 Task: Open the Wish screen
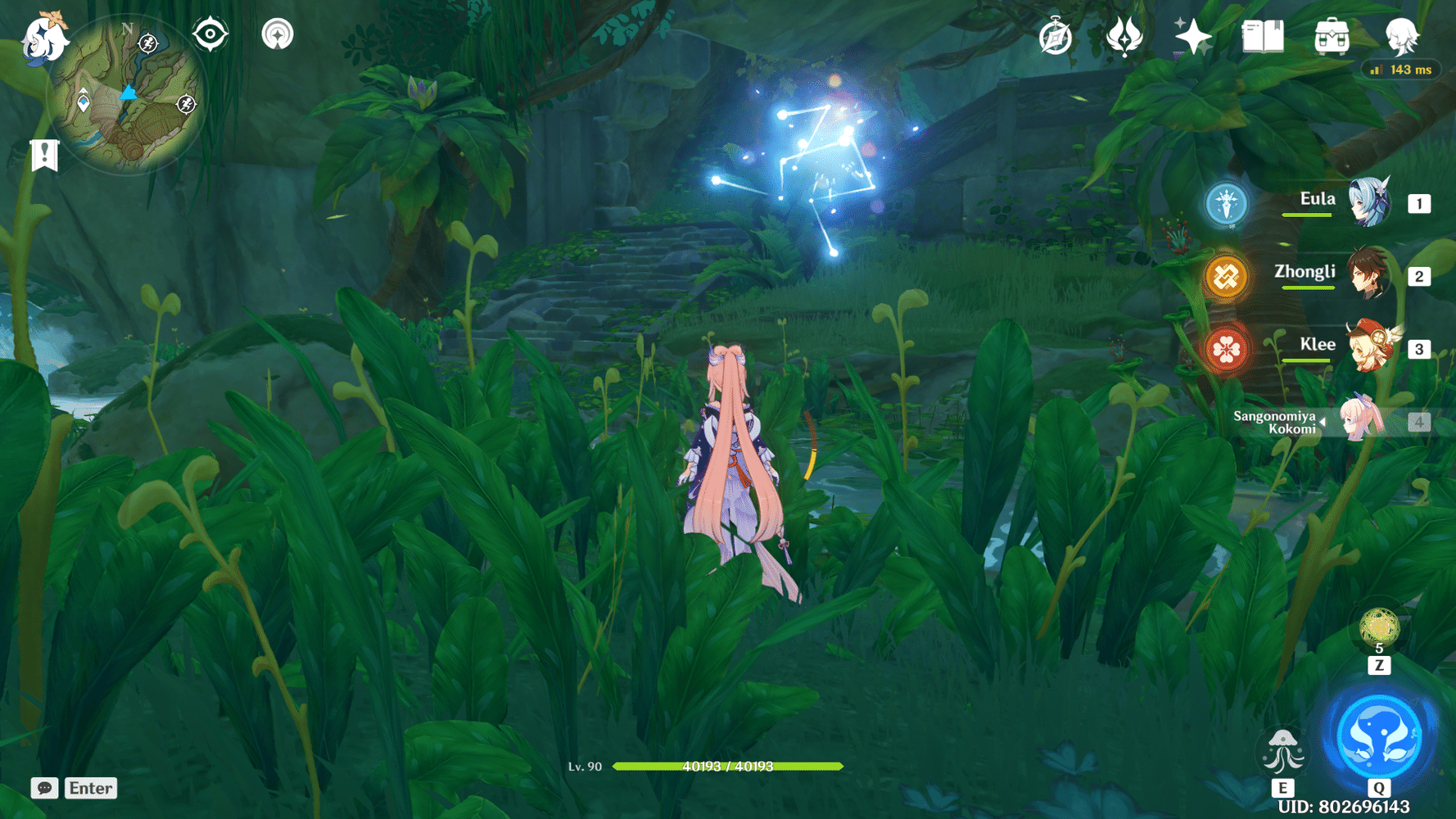click(x=1126, y=36)
